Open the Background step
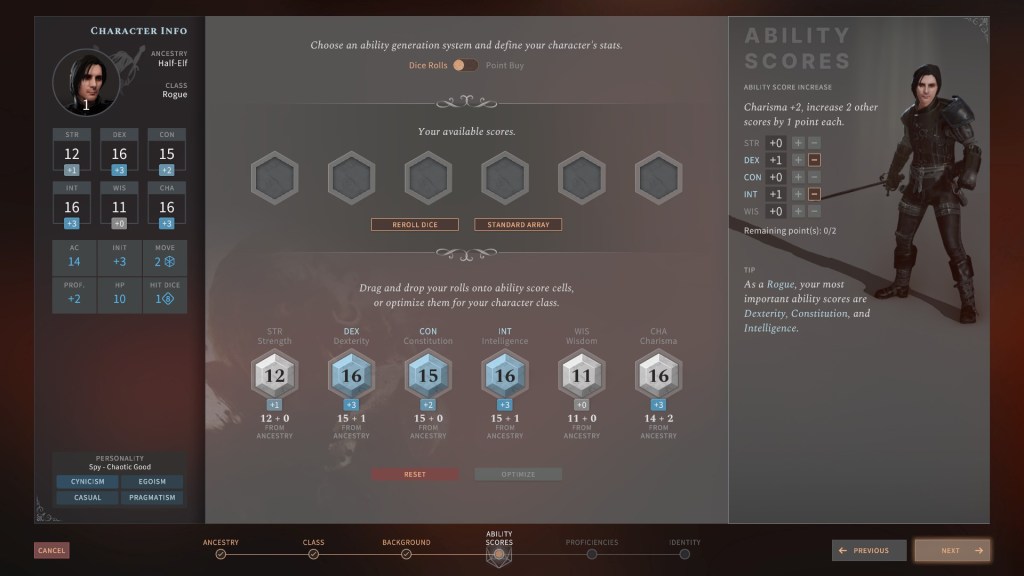Viewport: 1024px width, 576px height. click(406, 553)
